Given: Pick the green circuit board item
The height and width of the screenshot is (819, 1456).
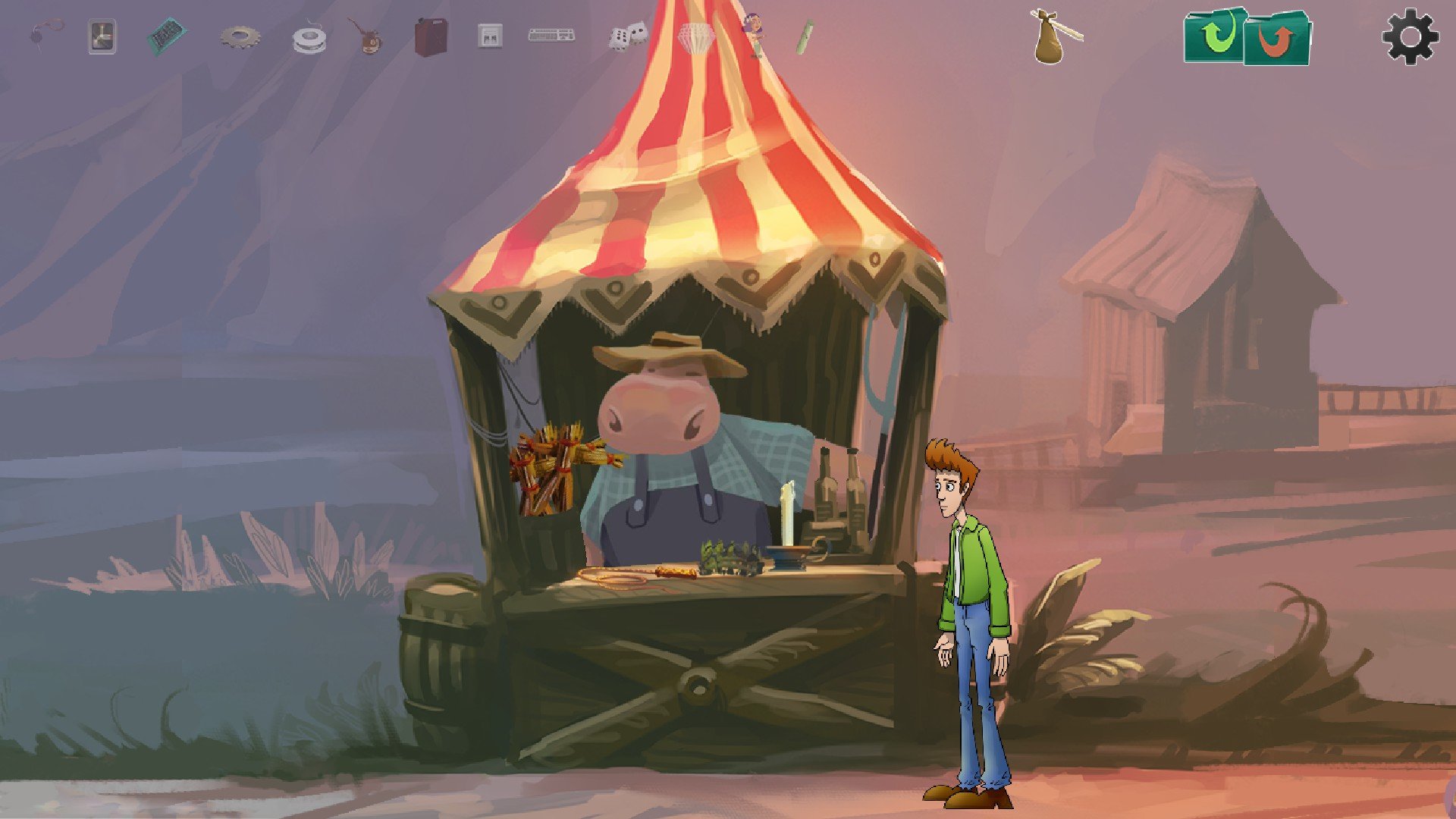Looking at the screenshot, I should (x=166, y=36).
